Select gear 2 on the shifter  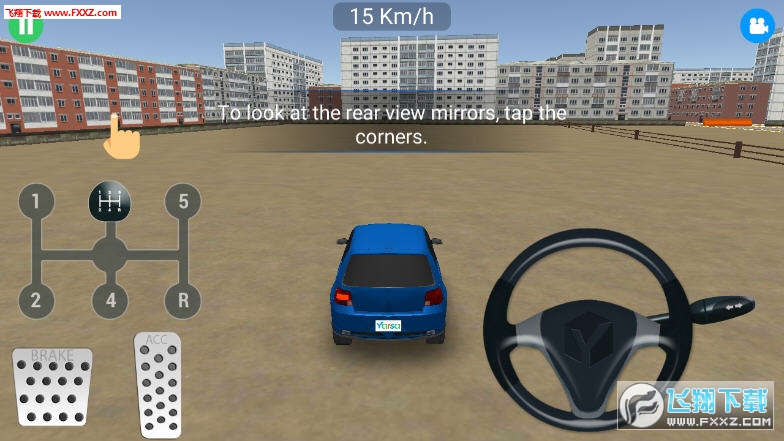pyautogui.click(x=36, y=299)
